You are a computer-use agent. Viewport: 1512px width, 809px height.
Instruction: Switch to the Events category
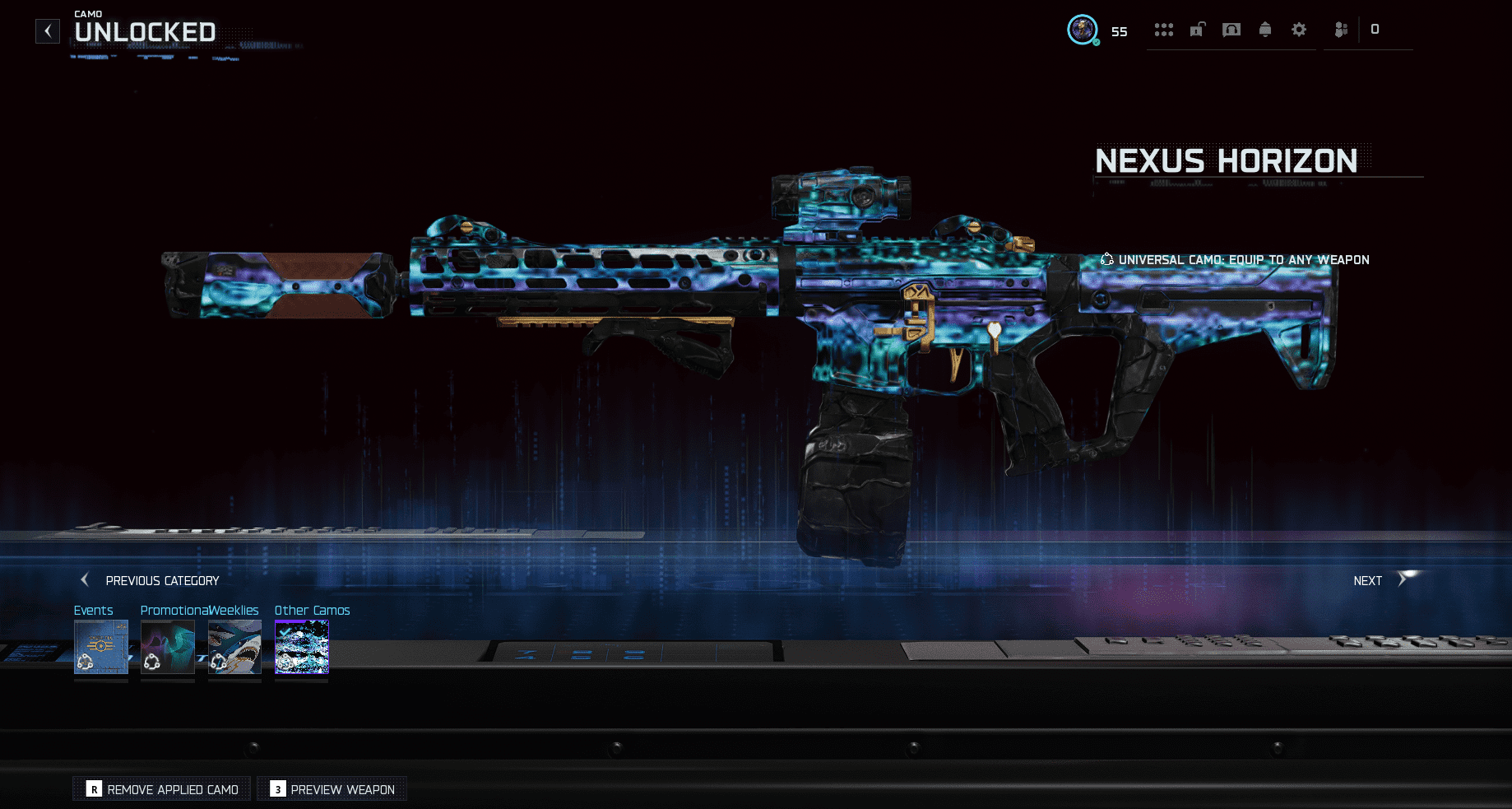(100, 647)
